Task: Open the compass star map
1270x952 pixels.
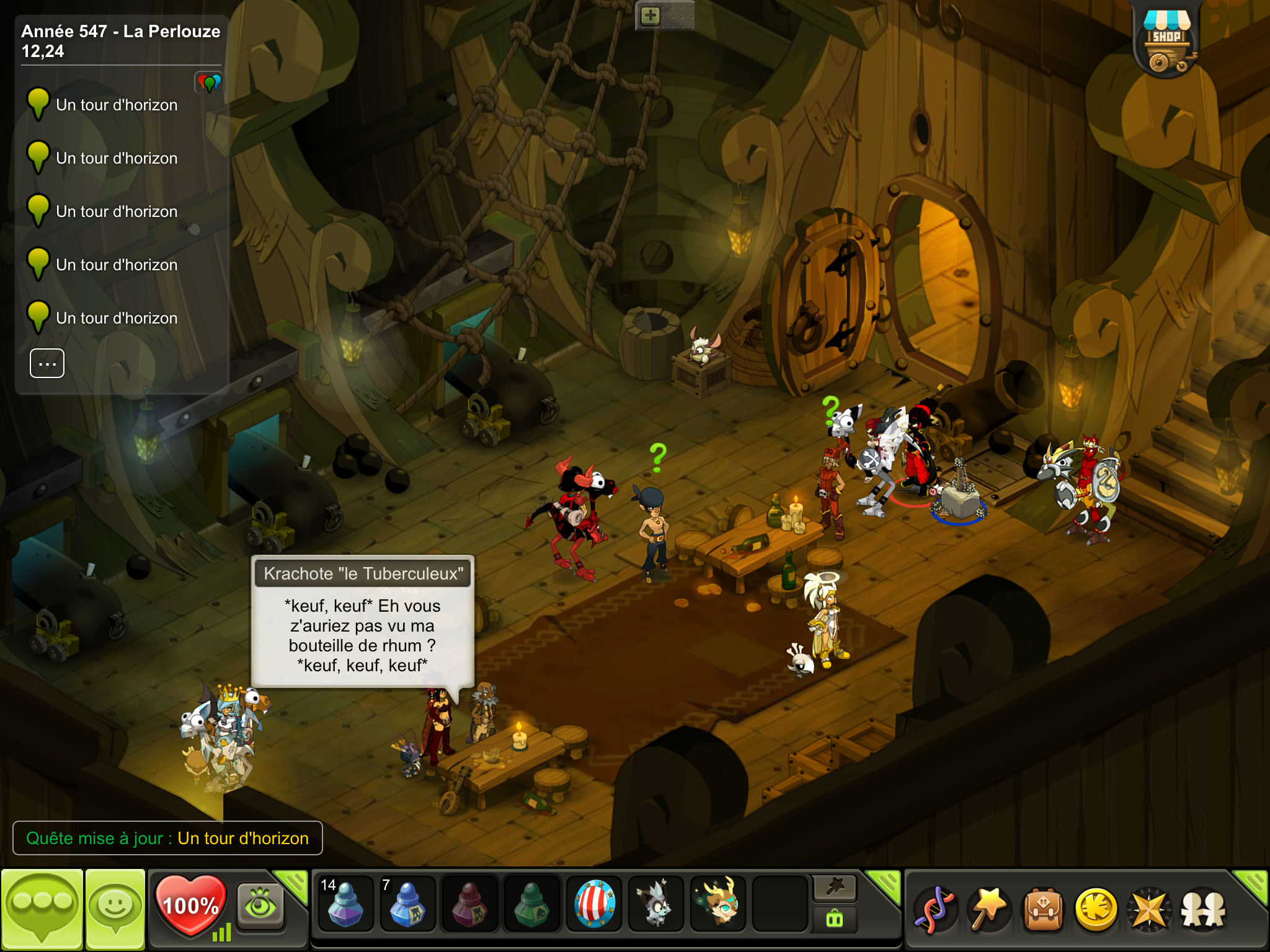Action: click(1150, 910)
